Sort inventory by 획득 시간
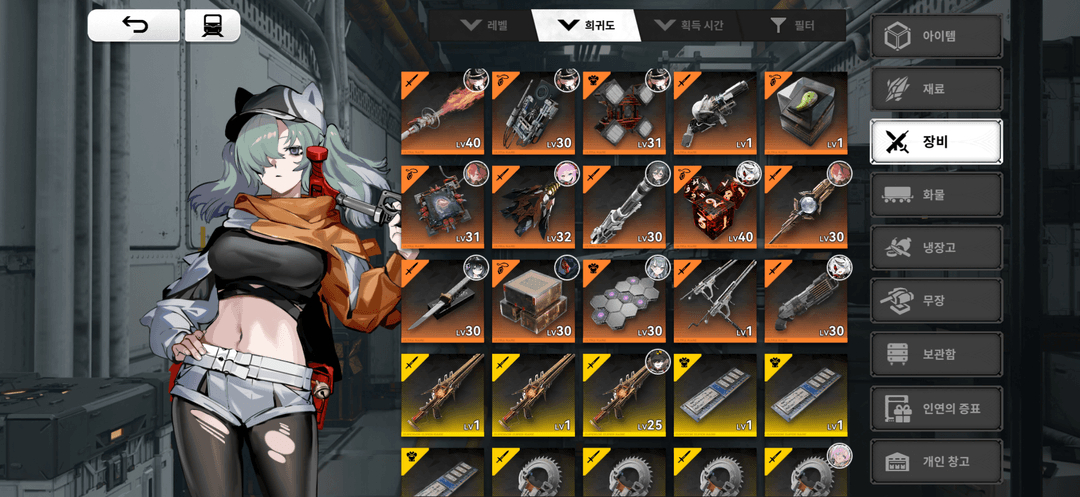 (690, 25)
